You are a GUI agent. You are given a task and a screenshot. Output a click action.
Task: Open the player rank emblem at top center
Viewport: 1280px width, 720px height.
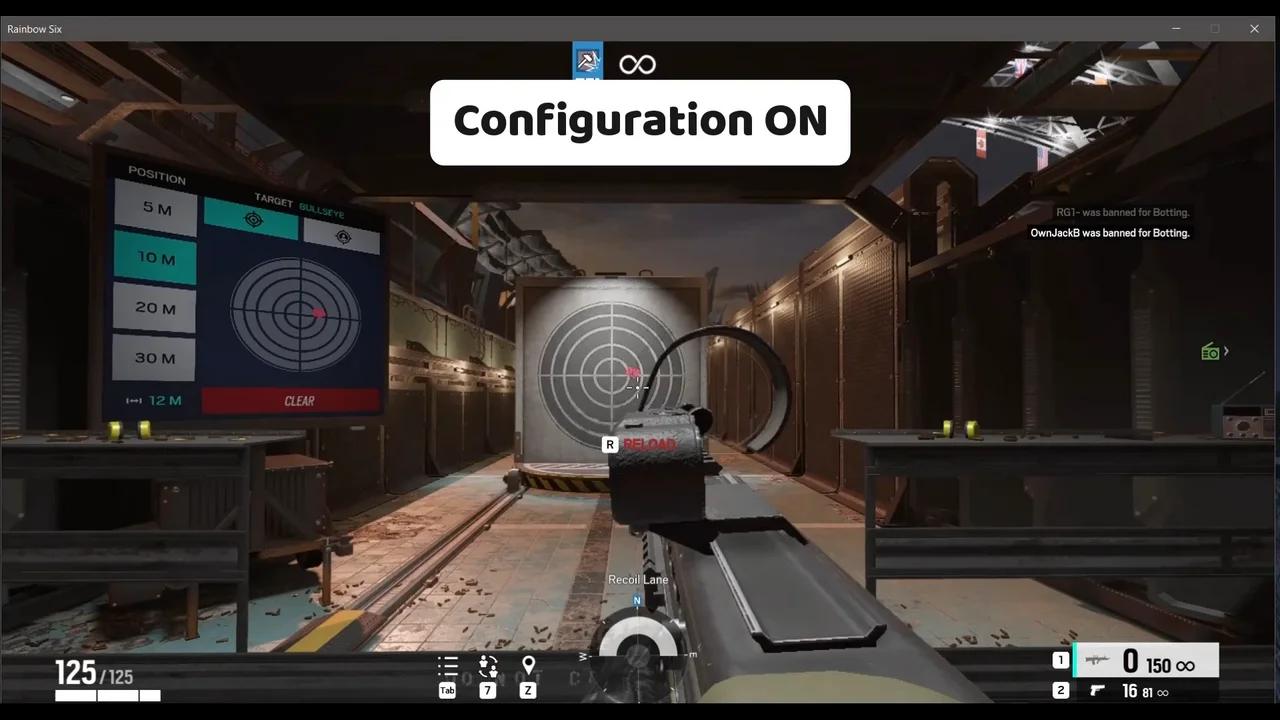click(587, 60)
